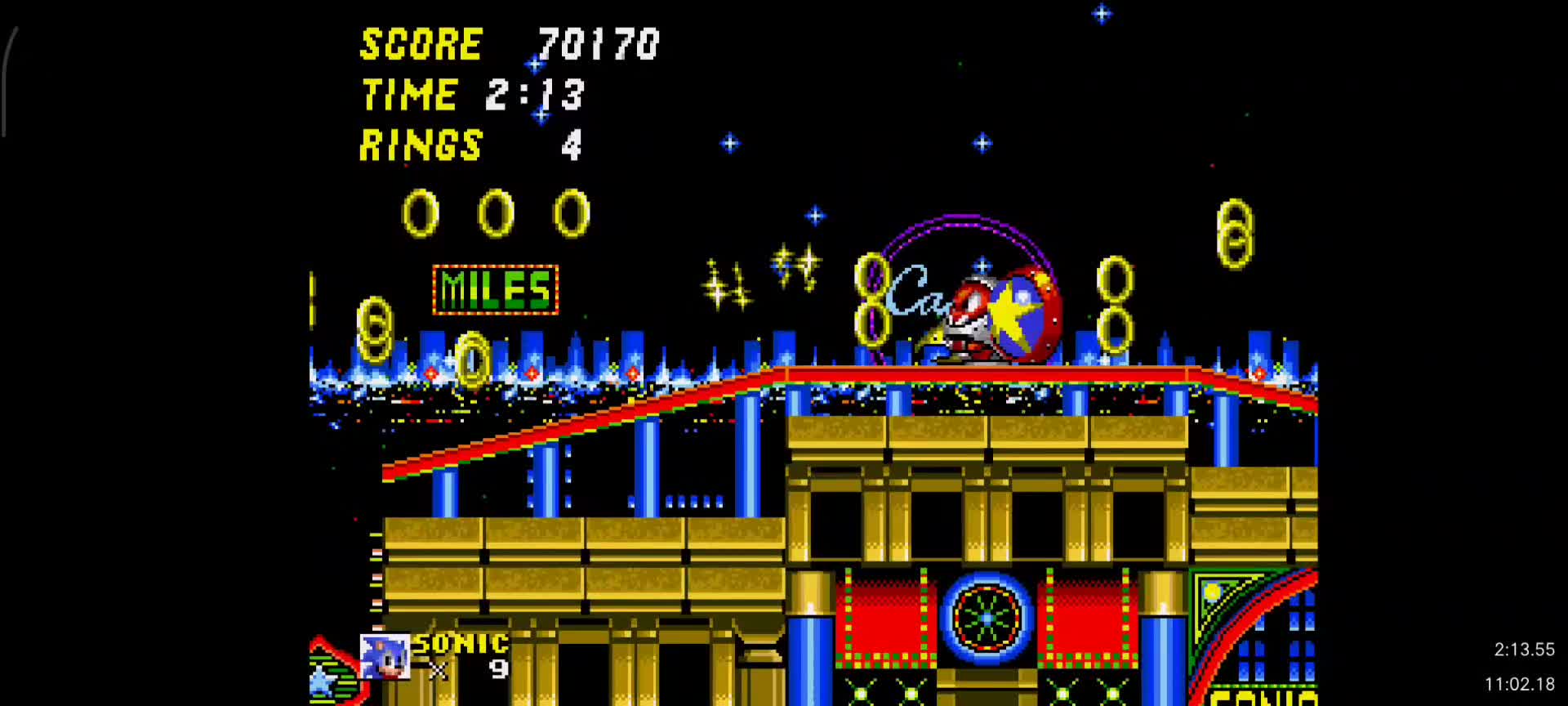Click the MILES signpost marquee

point(493,288)
